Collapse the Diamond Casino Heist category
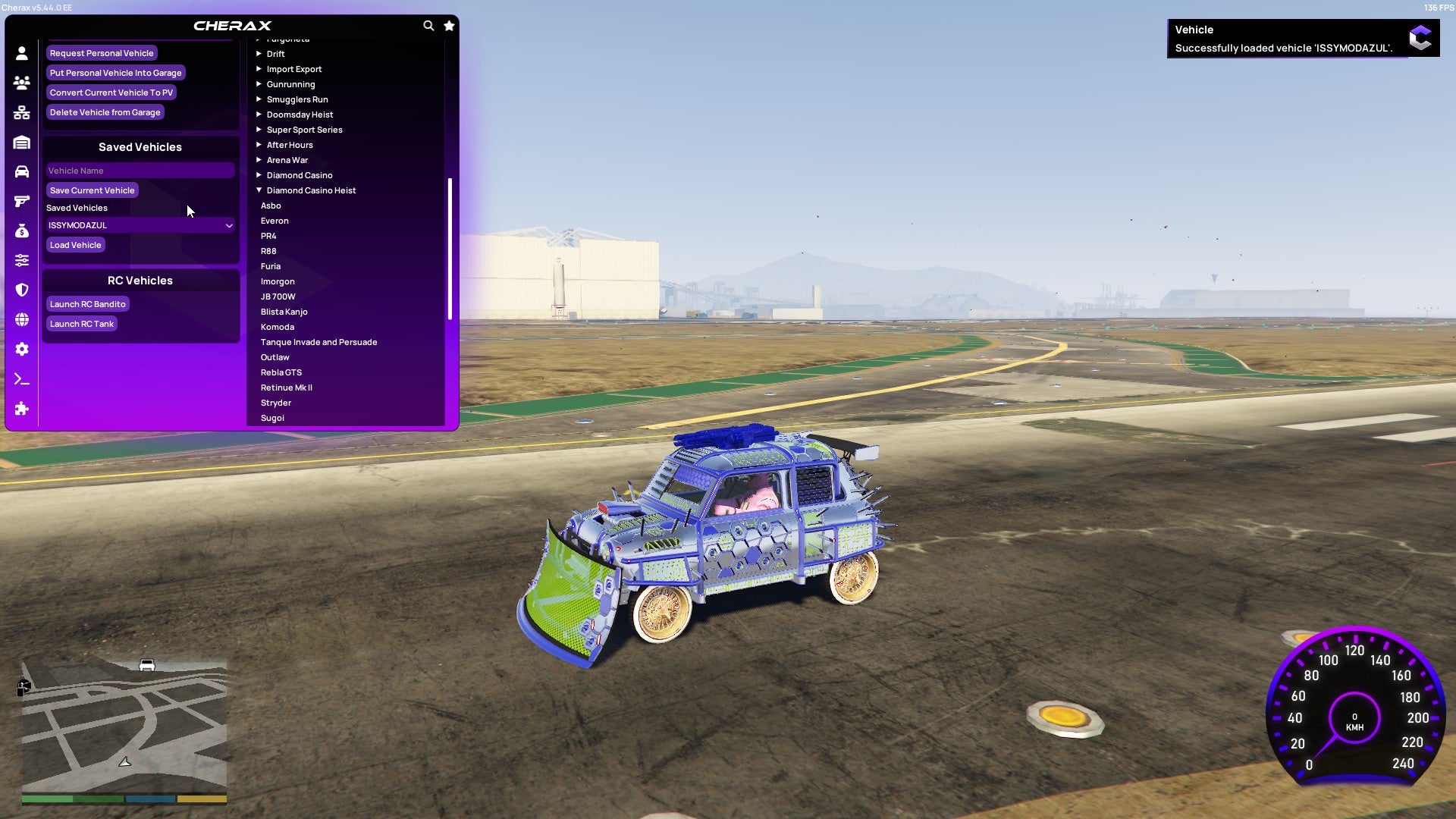The image size is (1456, 819). [310, 190]
